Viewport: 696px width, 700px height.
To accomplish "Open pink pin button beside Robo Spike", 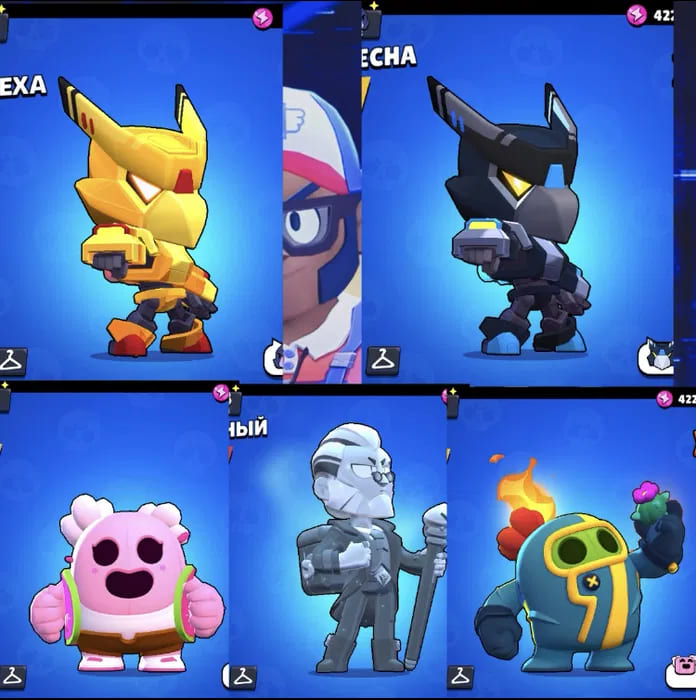I will 681,673.
